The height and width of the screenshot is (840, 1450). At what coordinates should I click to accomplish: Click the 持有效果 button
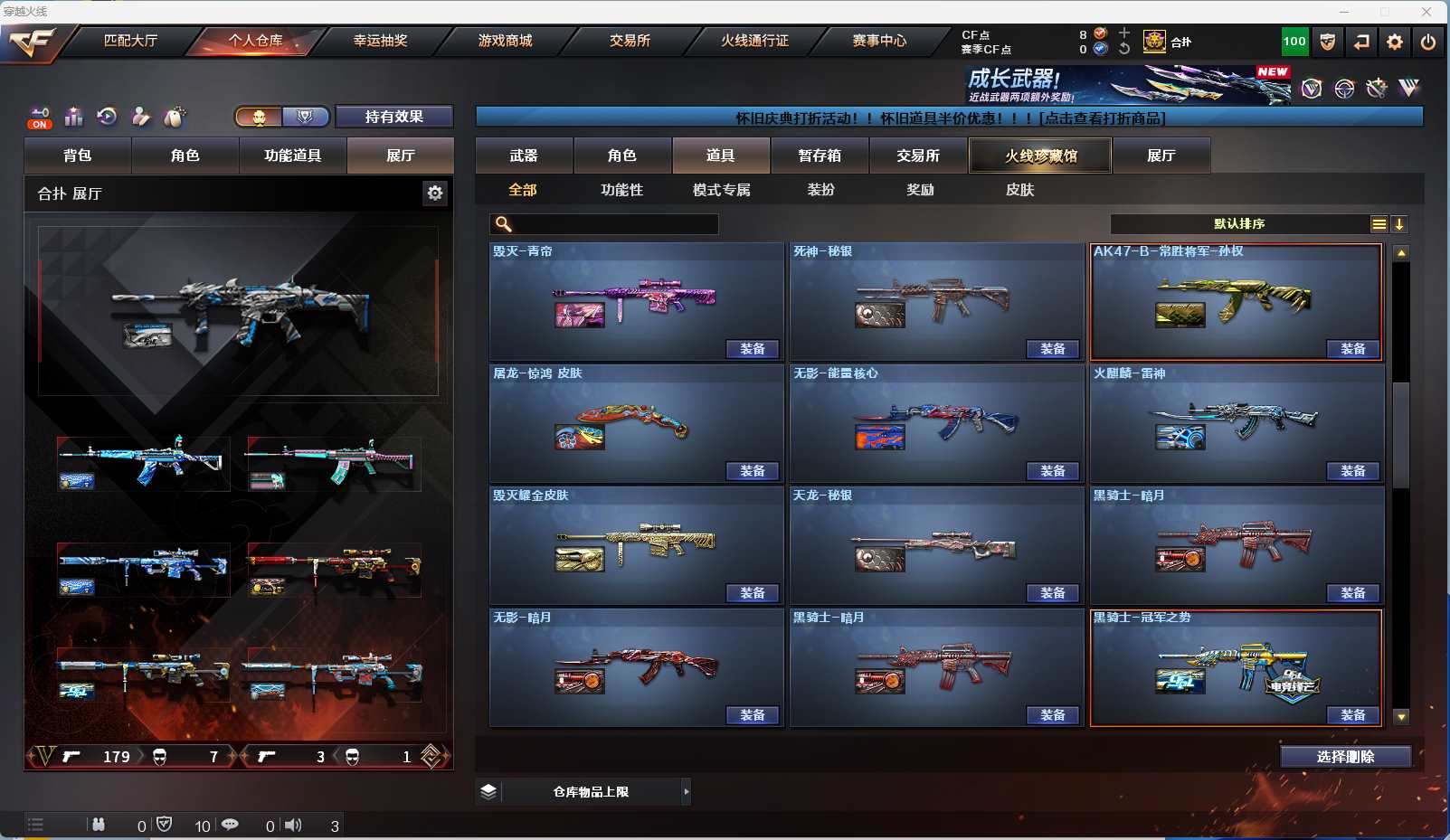(394, 117)
